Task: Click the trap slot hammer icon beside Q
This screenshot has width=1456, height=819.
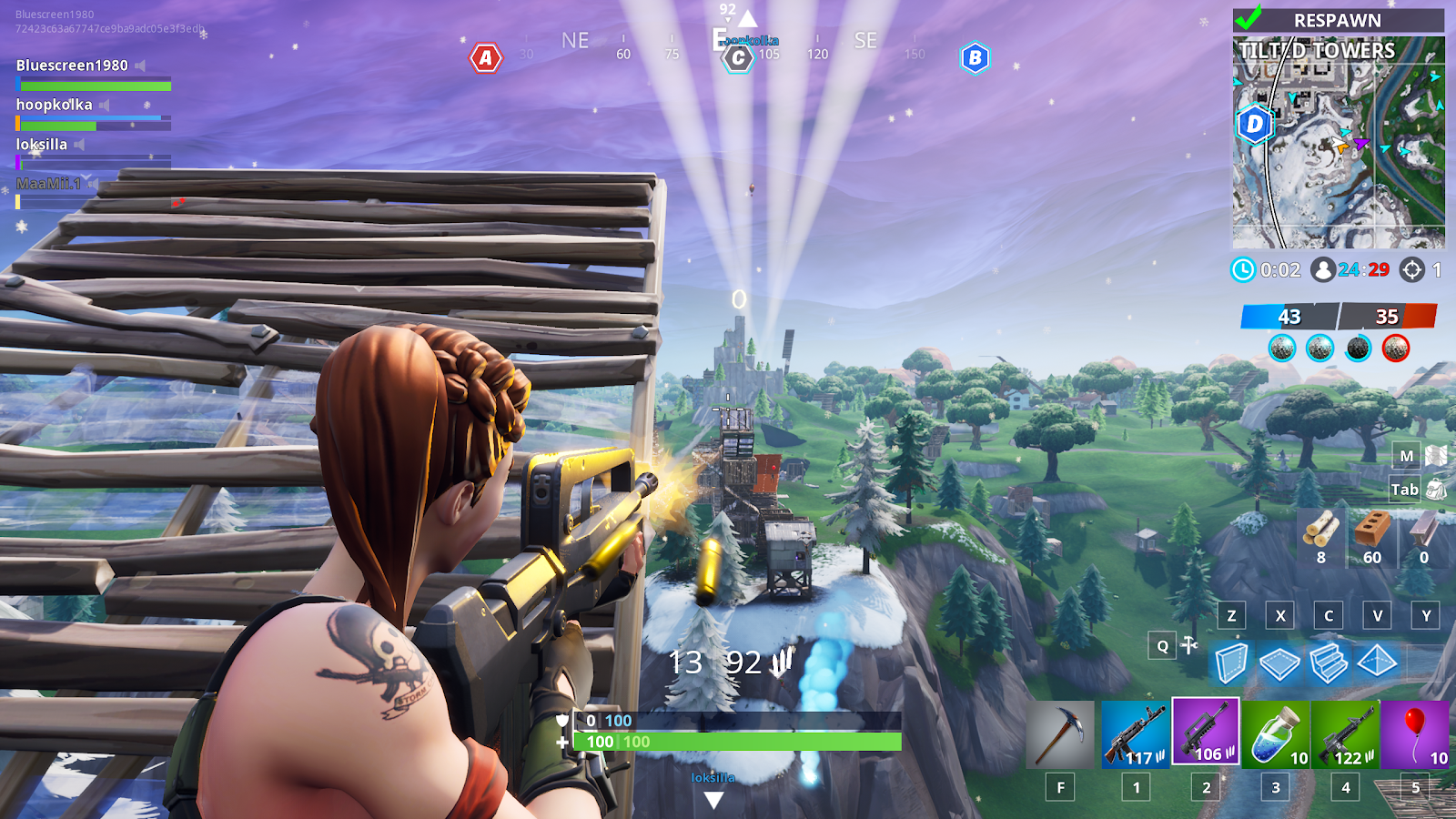Action: 1190,646
